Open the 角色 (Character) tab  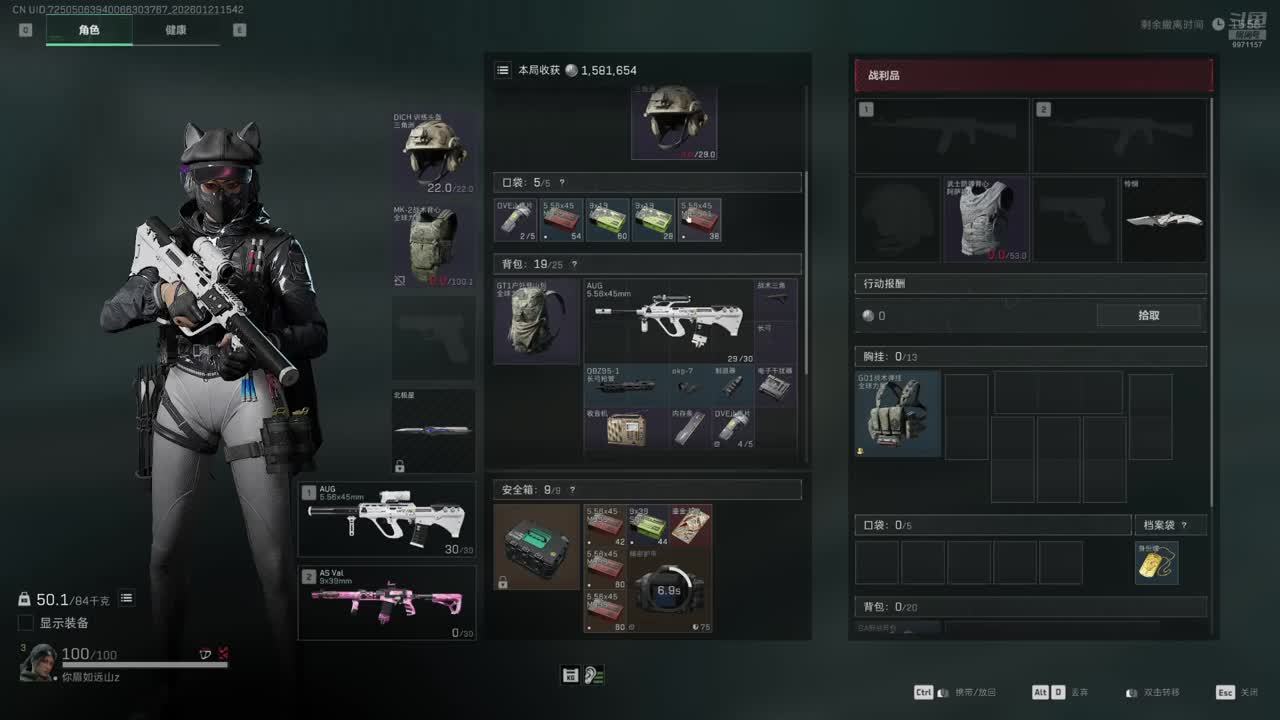[89, 30]
